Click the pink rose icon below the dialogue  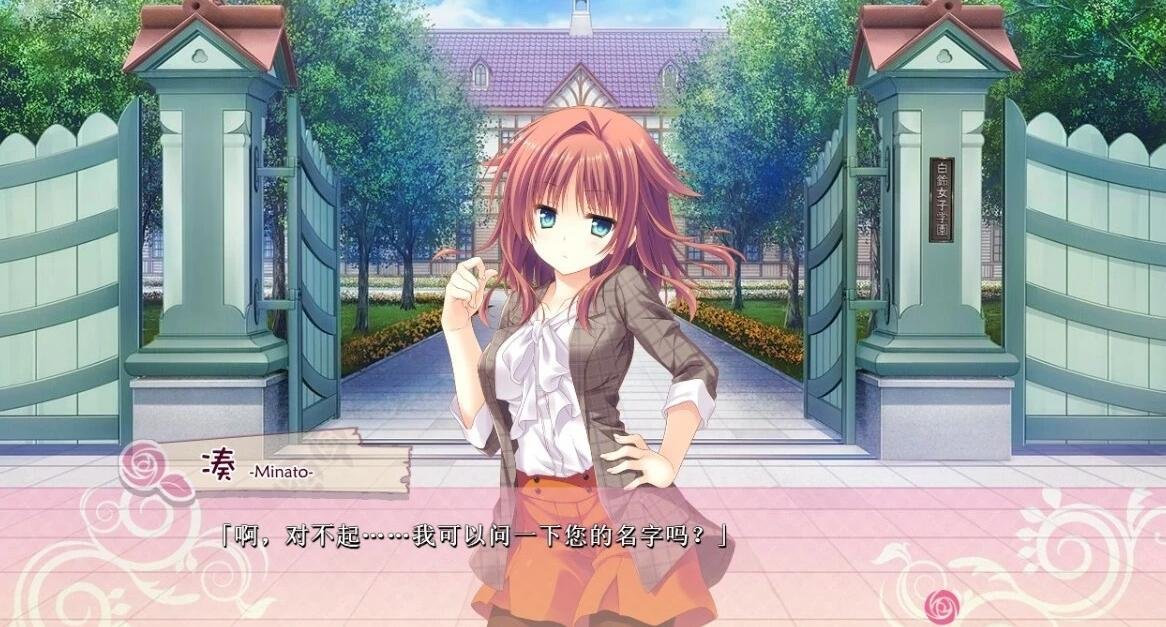941,604
